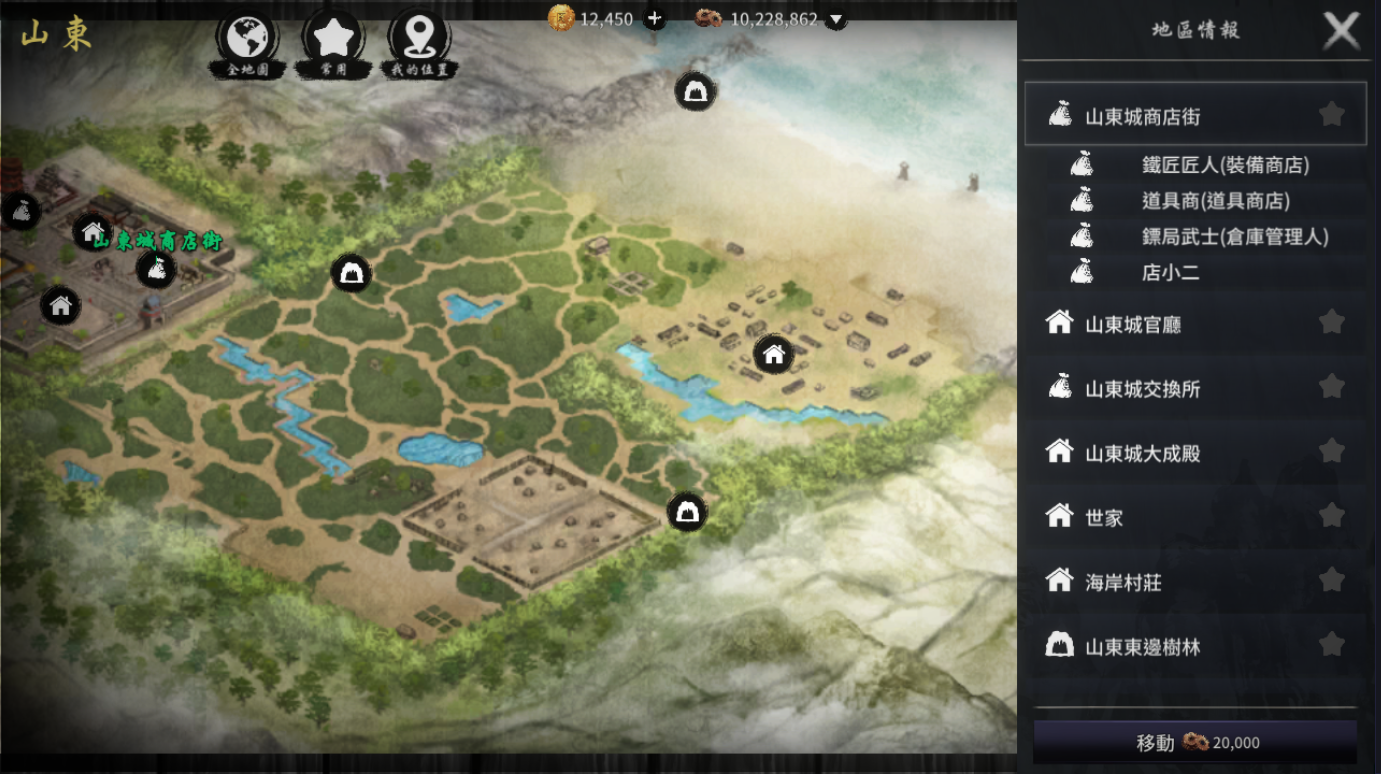Choose 山東城大成殿 location row
This screenshot has height=774, width=1381.
click(x=1142, y=453)
